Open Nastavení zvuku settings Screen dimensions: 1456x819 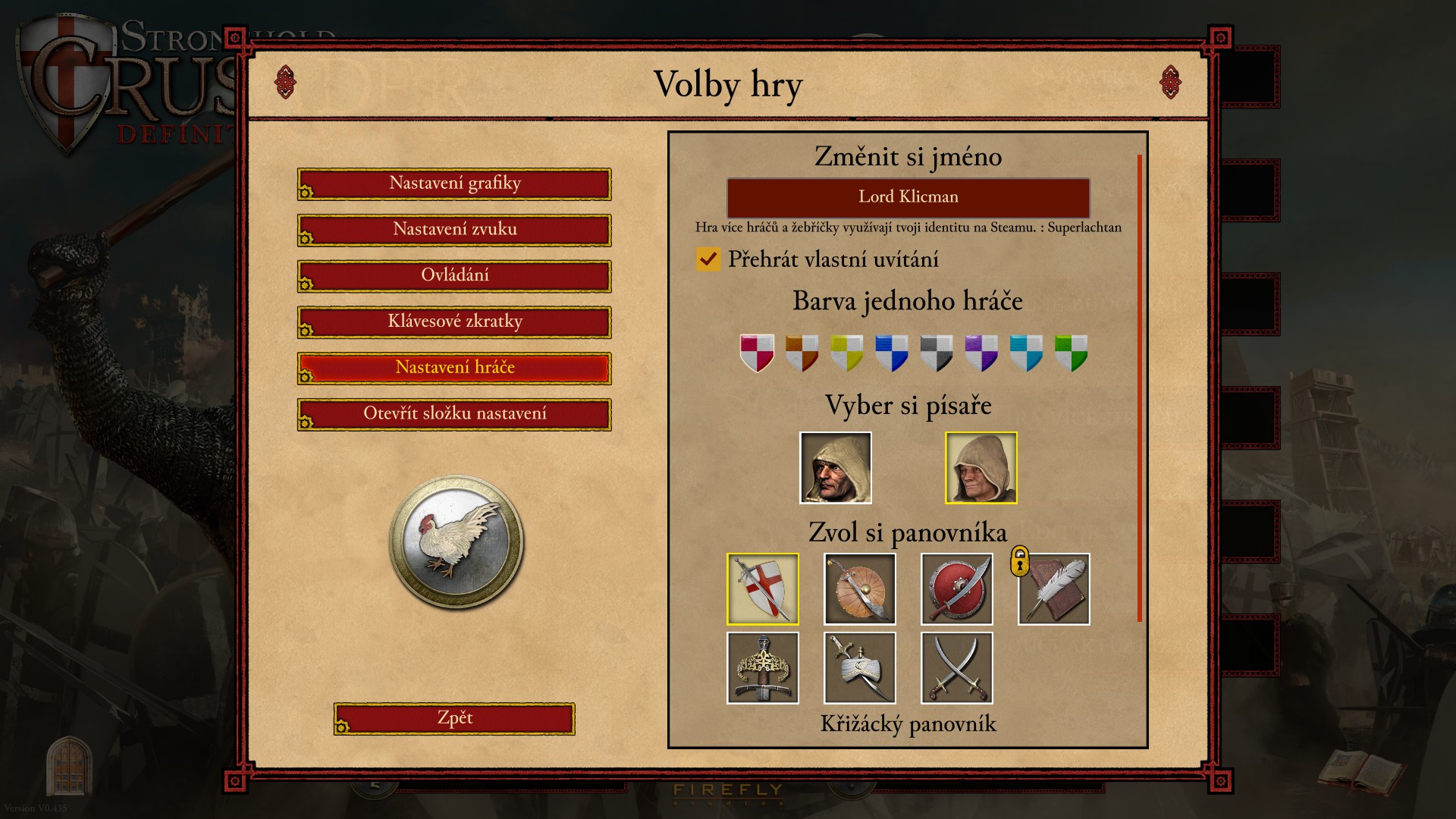pyautogui.click(x=454, y=230)
